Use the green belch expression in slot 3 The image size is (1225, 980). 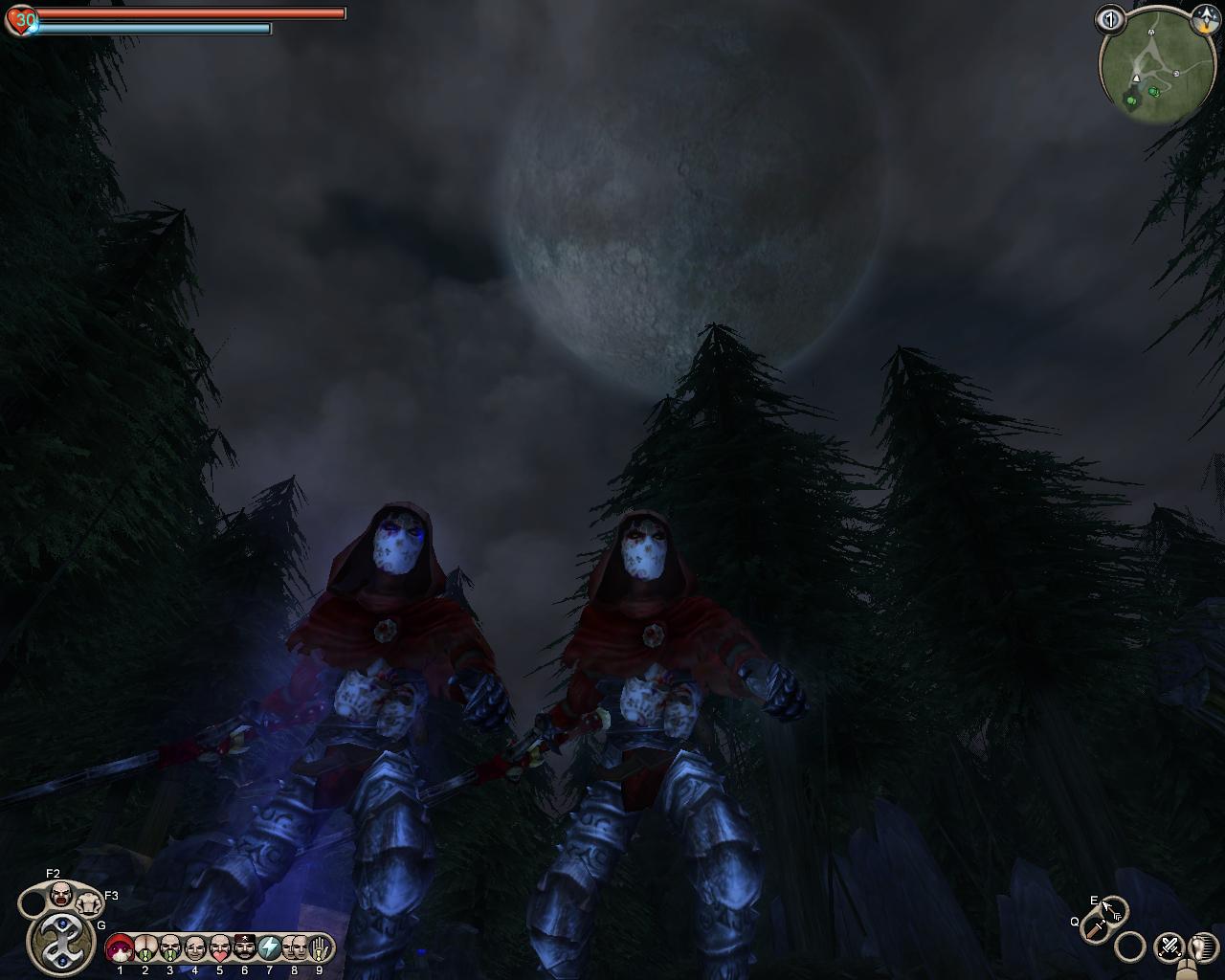(169, 948)
